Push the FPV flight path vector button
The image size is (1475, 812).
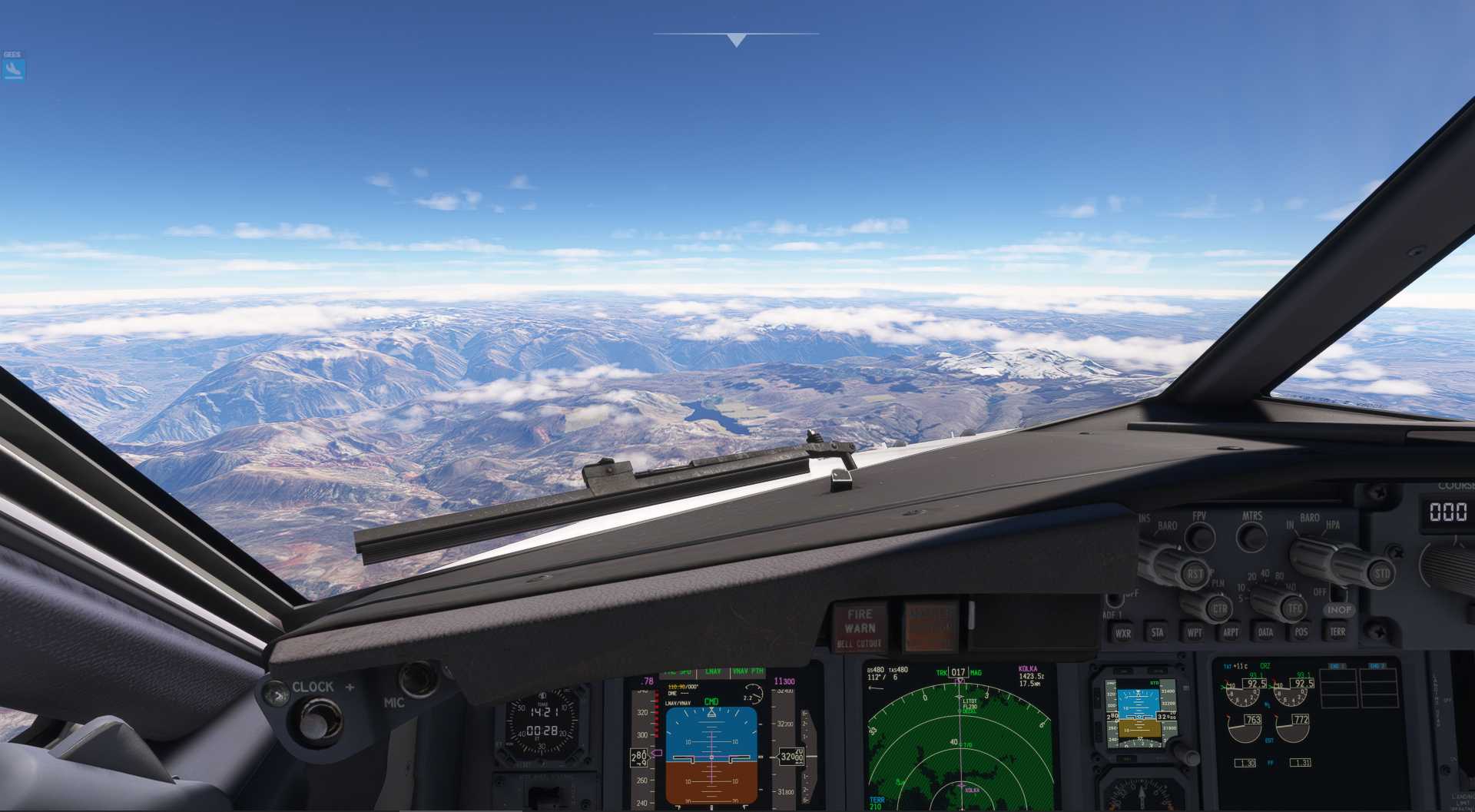[1198, 536]
